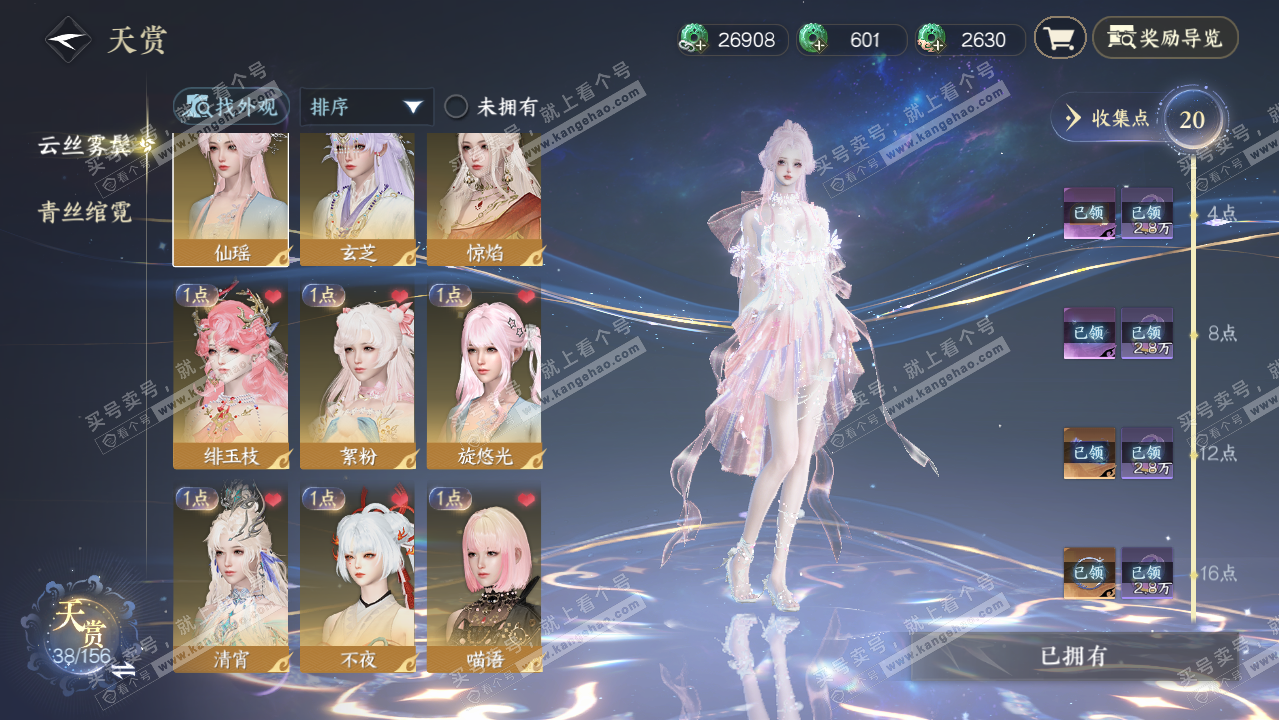Viewport: 1279px width, 720px height.
Task: Switch to the 青丝绾霓 category tab
Action: [x=85, y=212]
